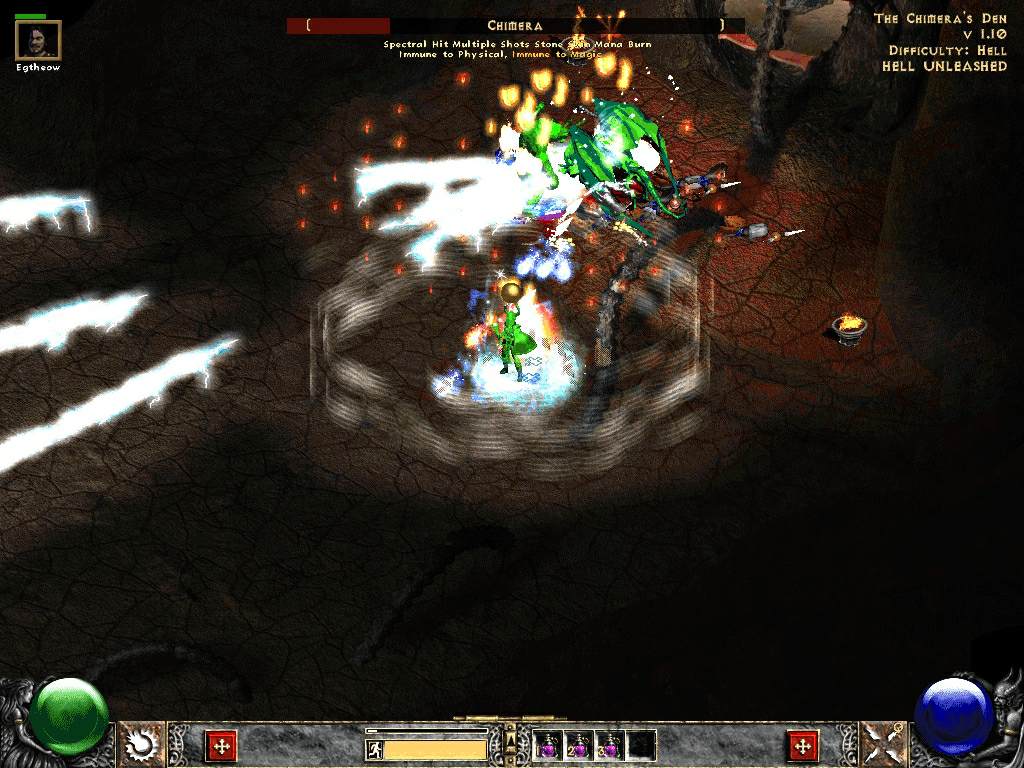Use the purple potion in belt slot 3
This screenshot has height=768, width=1024.
pos(610,745)
